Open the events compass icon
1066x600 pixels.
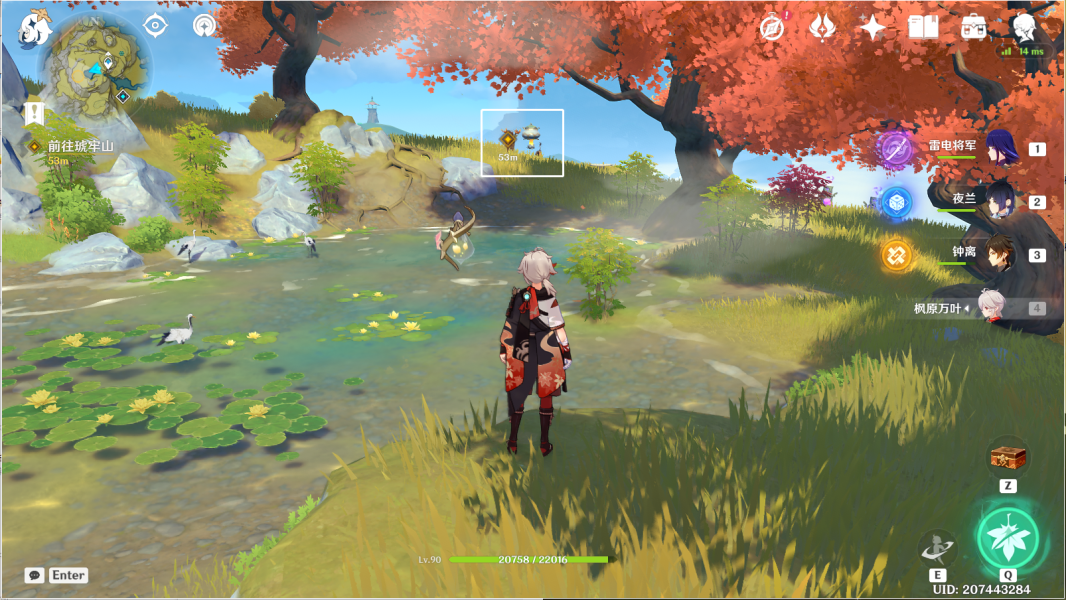pyautogui.click(x=772, y=28)
